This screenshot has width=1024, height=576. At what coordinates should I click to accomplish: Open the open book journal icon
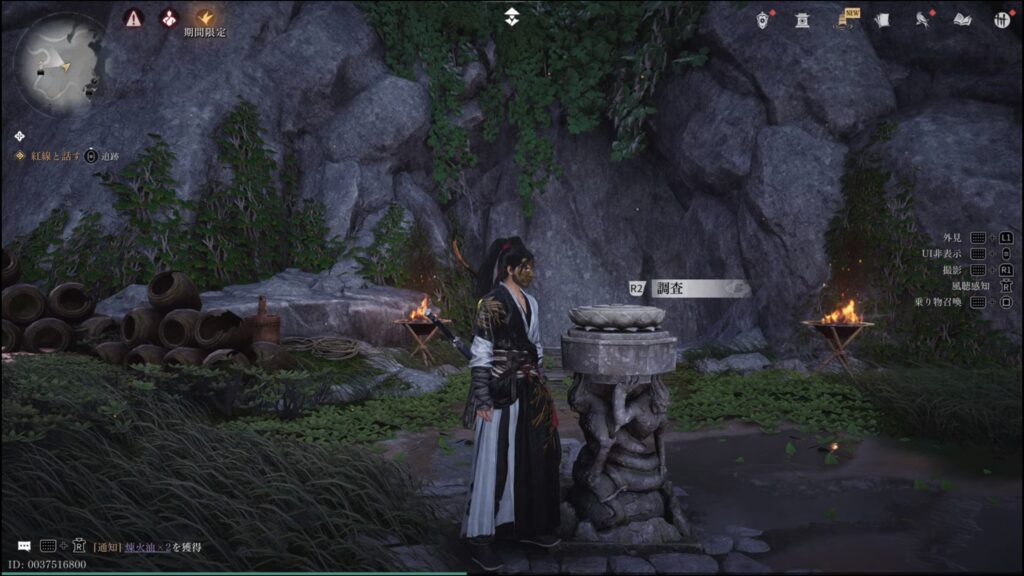962,20
